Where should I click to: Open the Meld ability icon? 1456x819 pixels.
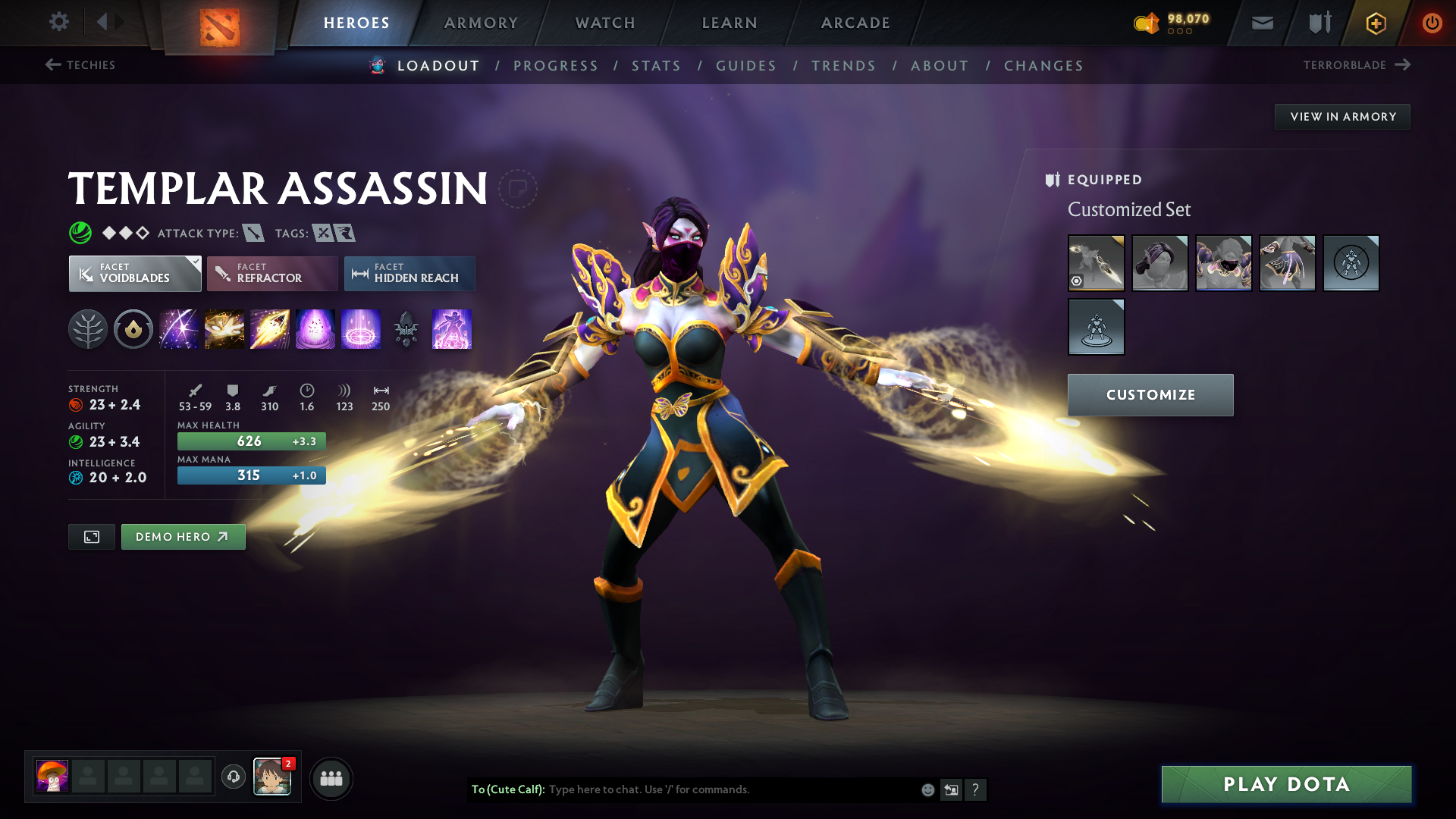click(224, 329)
